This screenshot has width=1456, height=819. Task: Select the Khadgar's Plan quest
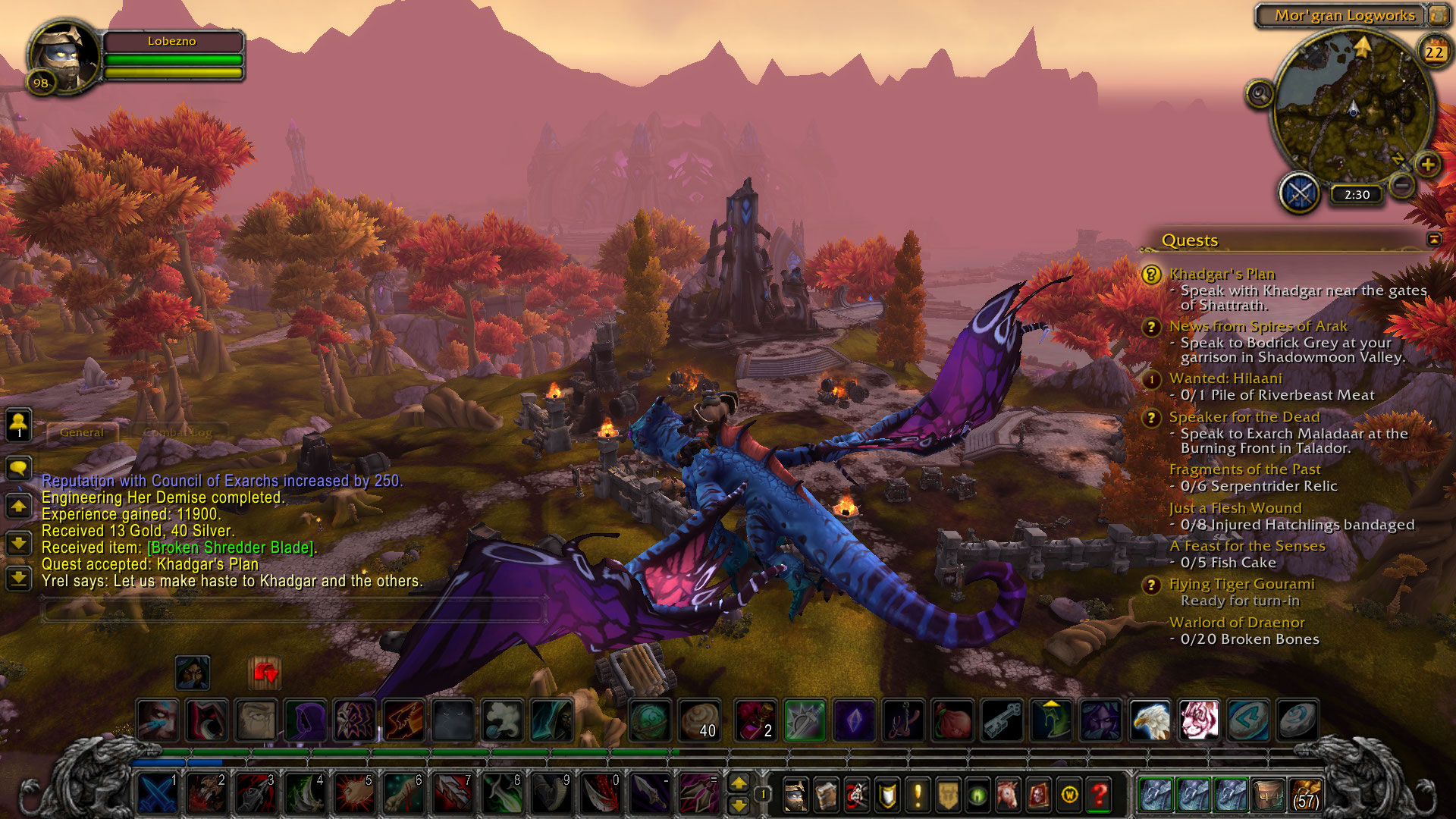click(x=1222, y=274)
